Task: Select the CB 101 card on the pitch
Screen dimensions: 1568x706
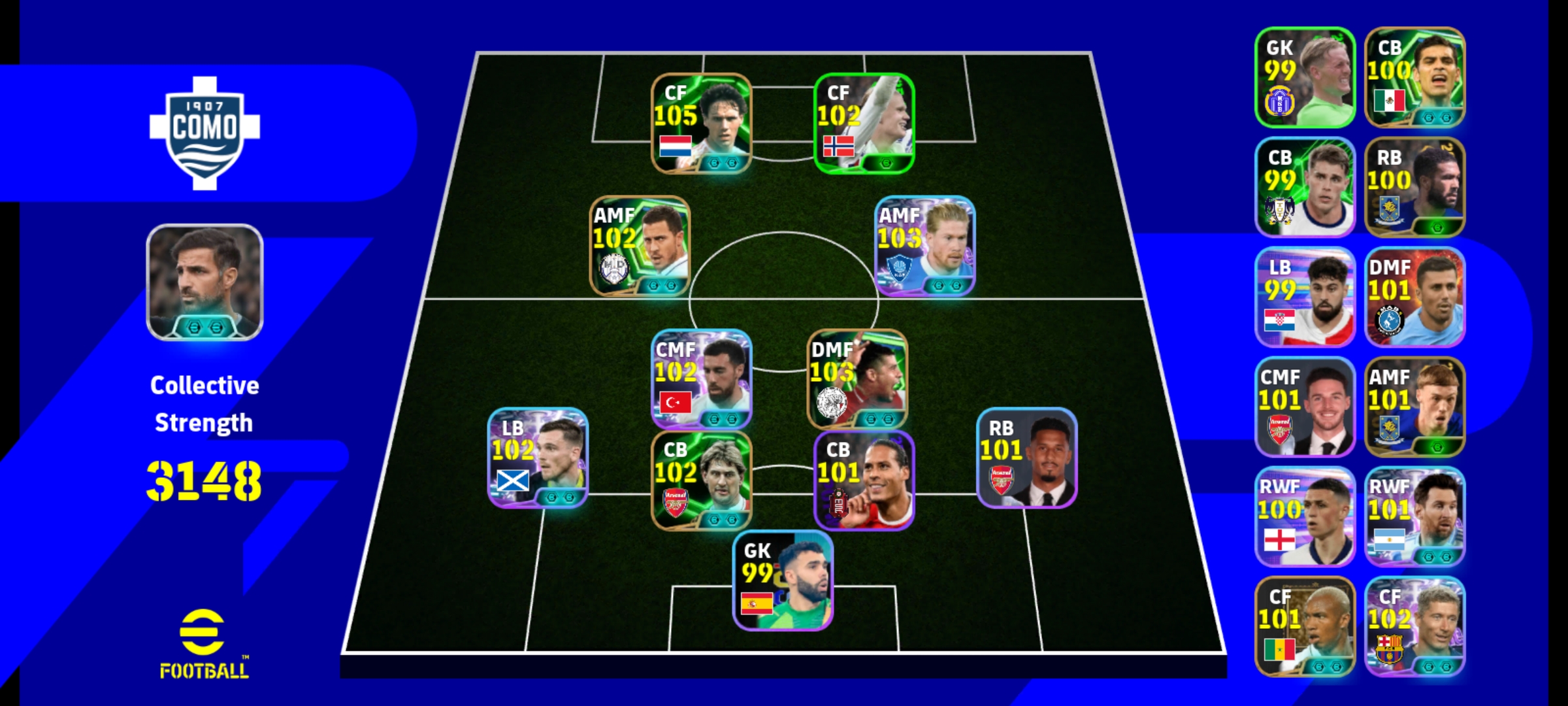Action: (x=864, y=480)
